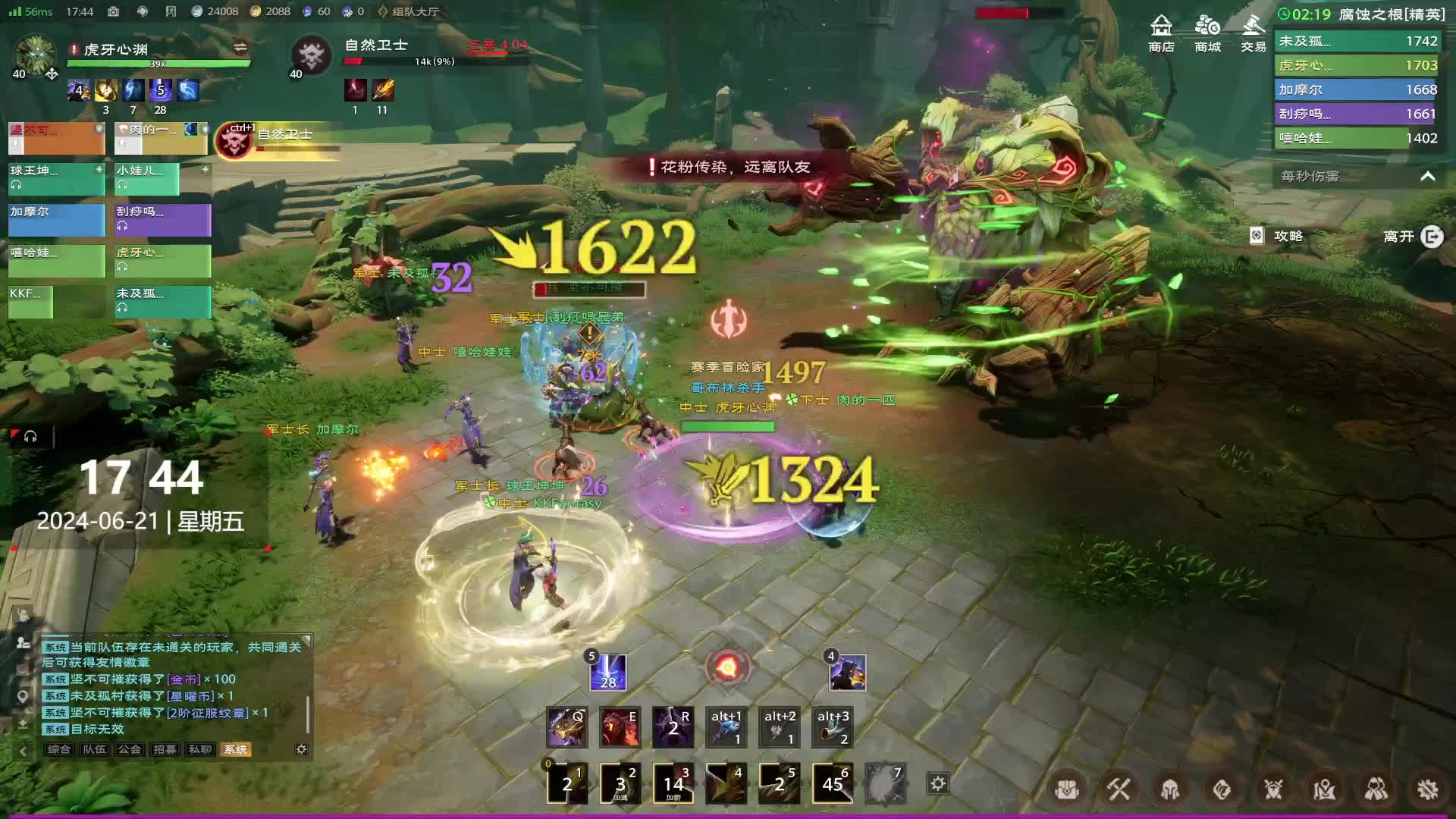This screenshot has height=819, width=1456.
Task: Collapse the 每秒伤害 damage panel
Action: tap(1427, 176)
